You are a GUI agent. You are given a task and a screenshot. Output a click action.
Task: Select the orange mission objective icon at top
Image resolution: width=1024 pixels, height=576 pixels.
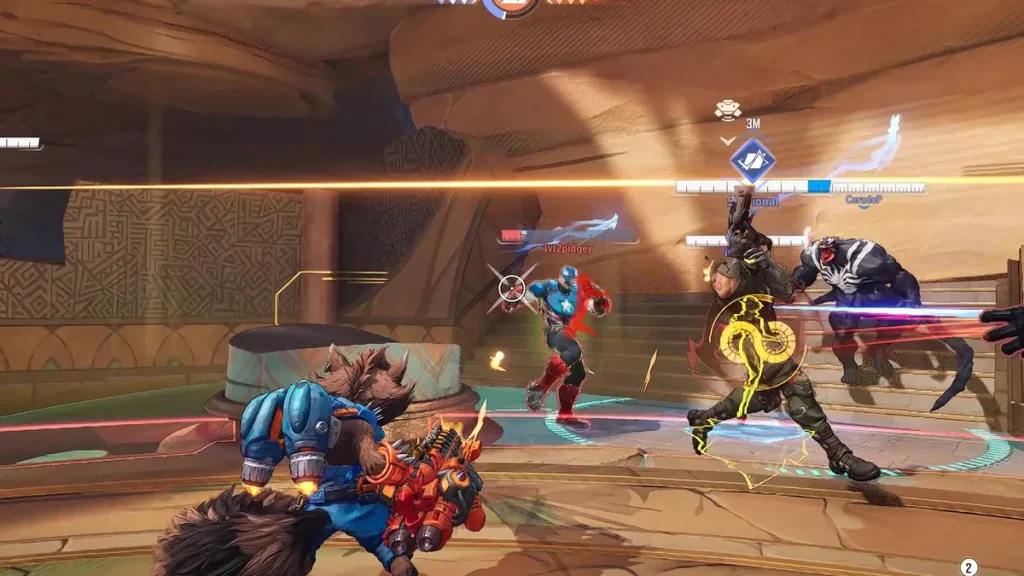510,6
